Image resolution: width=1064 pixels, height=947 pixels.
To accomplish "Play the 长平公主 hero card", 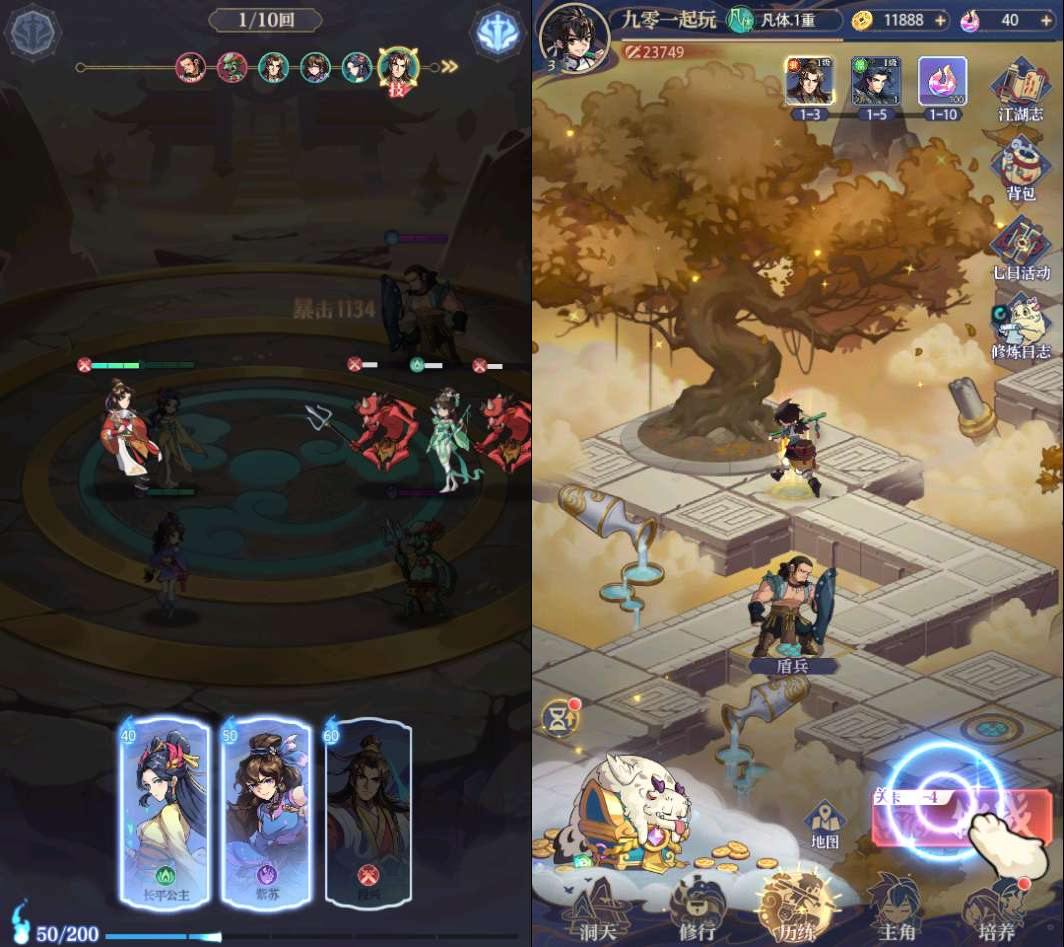I will click(164, 812).
